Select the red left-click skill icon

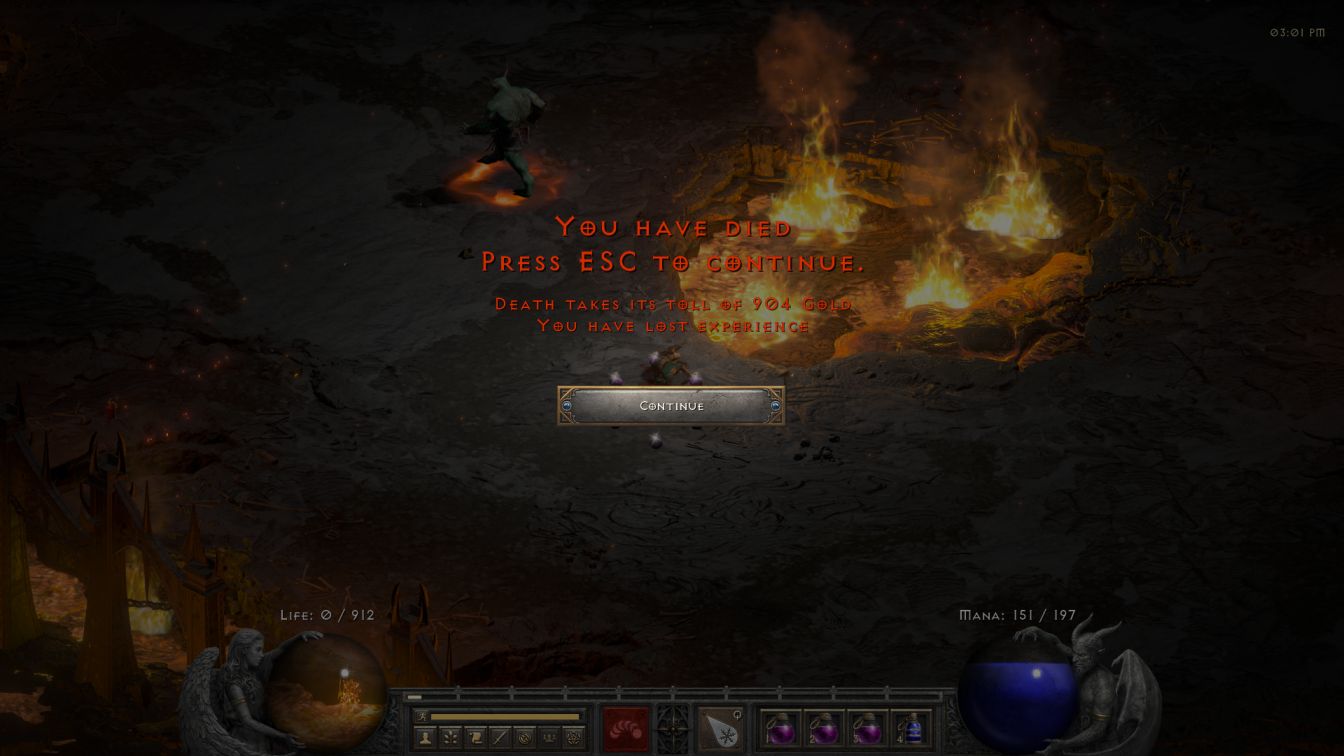[626, 729]
